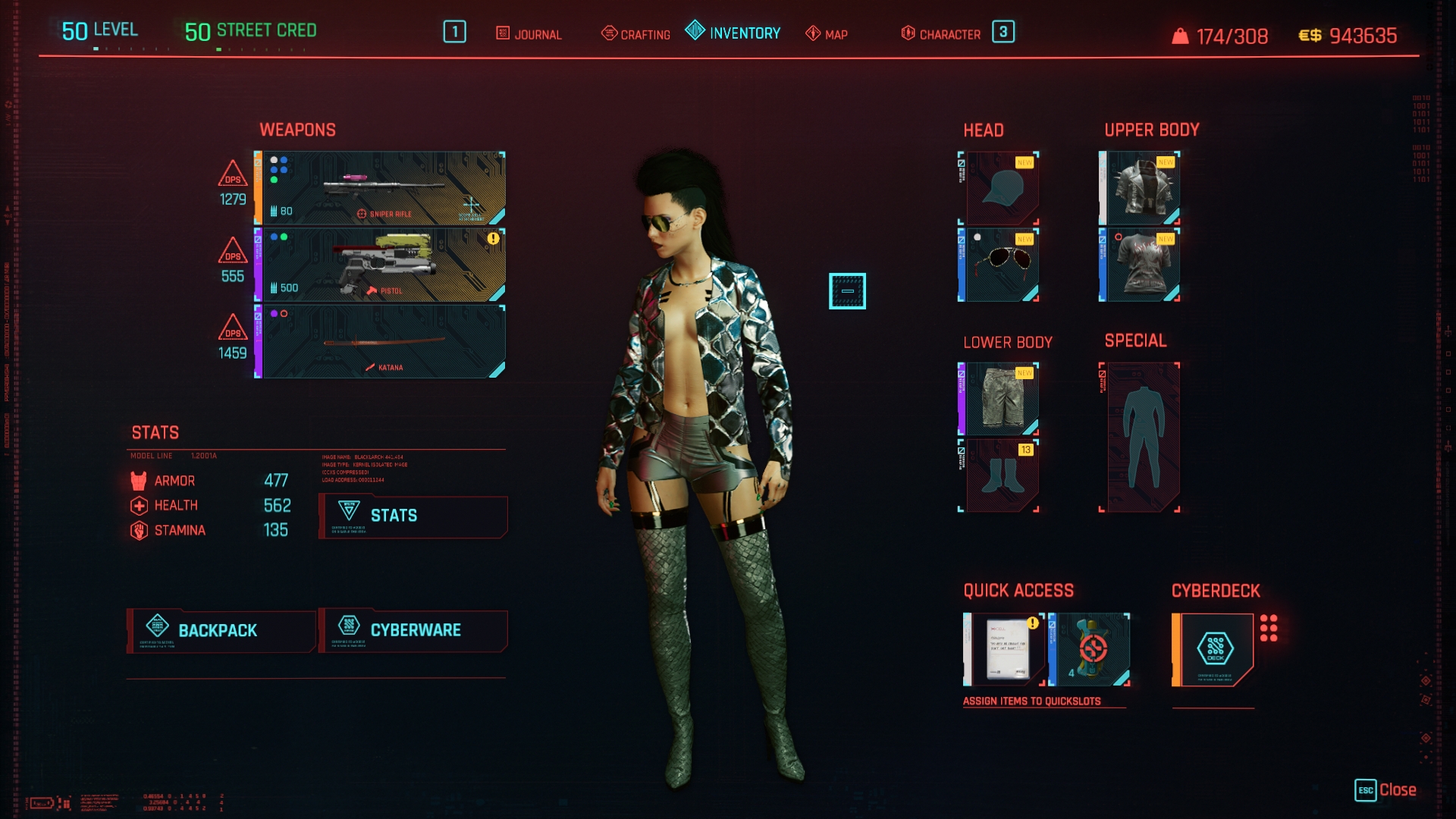The width and height of the screenshot is (1456, 819).
Task: Pick the shorts lower body slot
Action: (1000, 399)
